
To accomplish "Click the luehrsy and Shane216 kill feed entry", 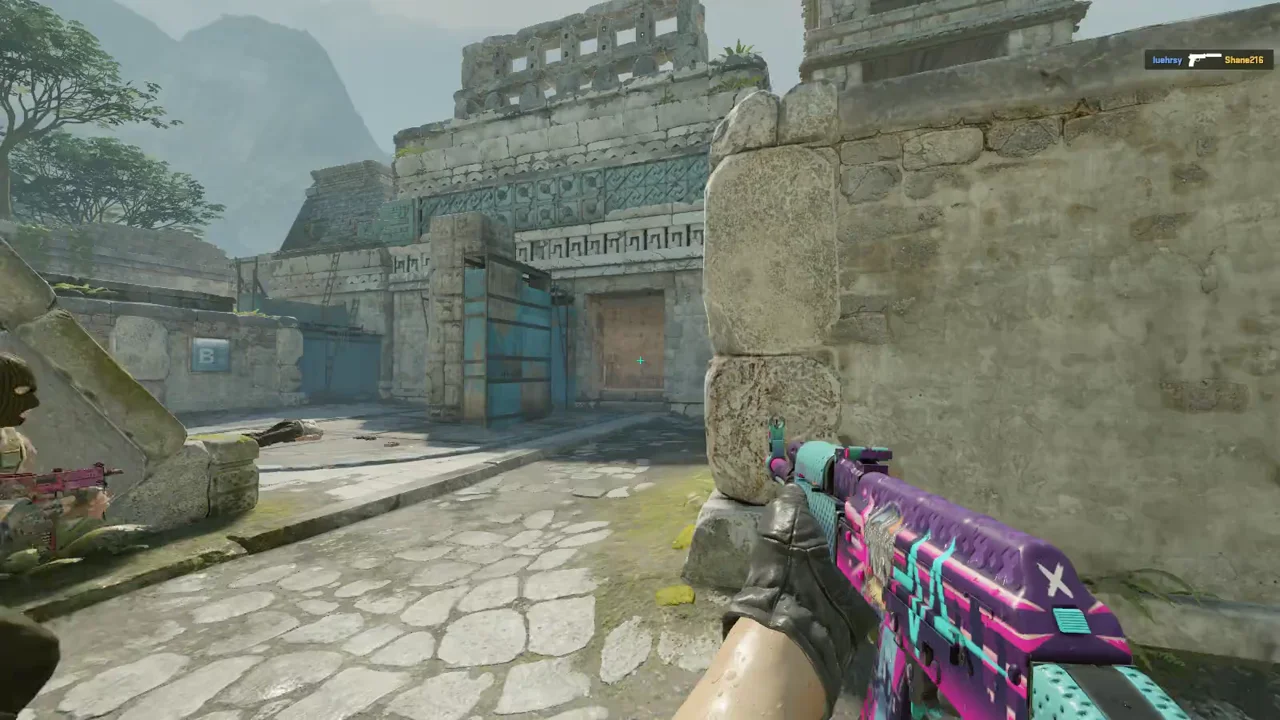I will pos(1207,60).
